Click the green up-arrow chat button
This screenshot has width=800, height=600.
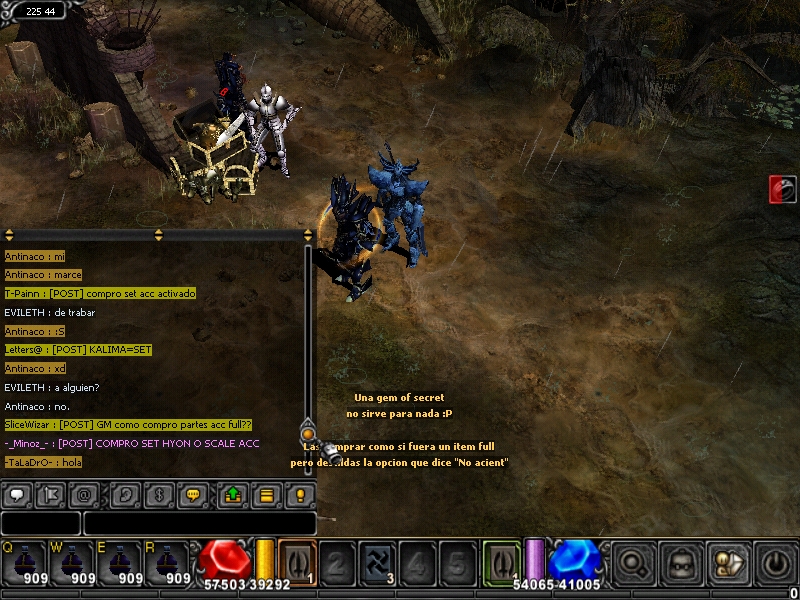tap(232, 494)
